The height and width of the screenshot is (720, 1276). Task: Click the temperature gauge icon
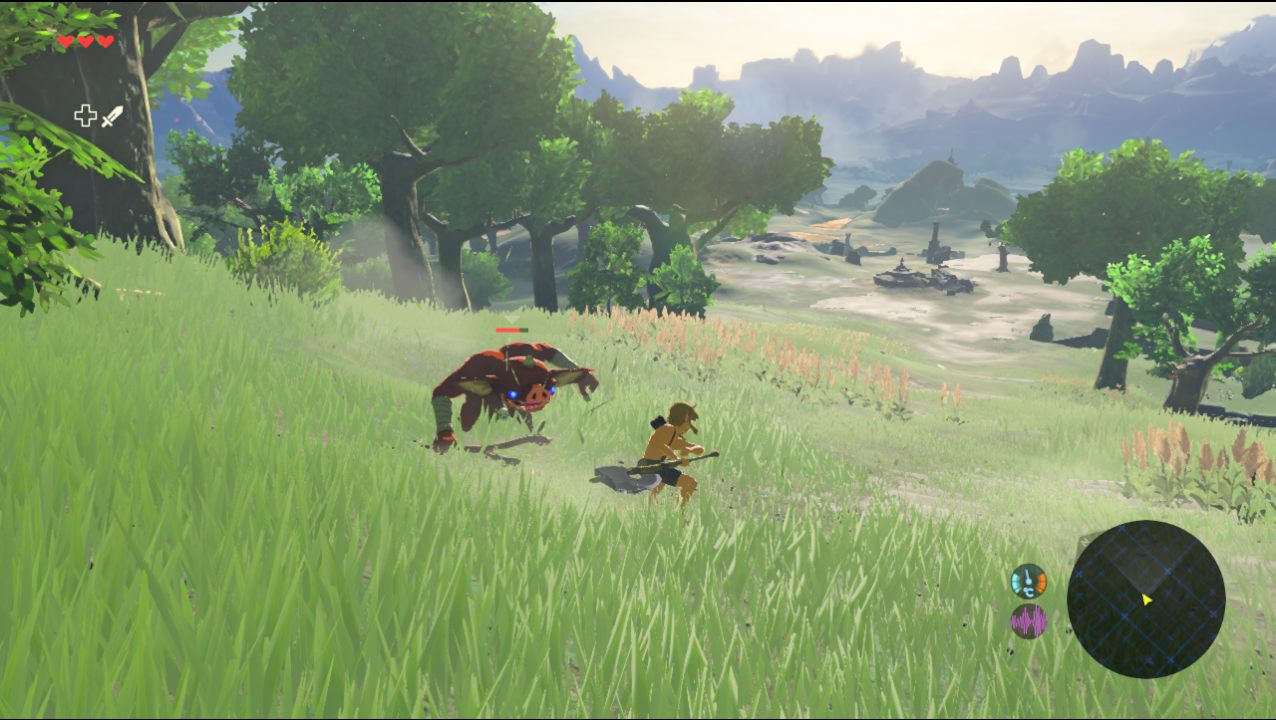[1028, 581]
